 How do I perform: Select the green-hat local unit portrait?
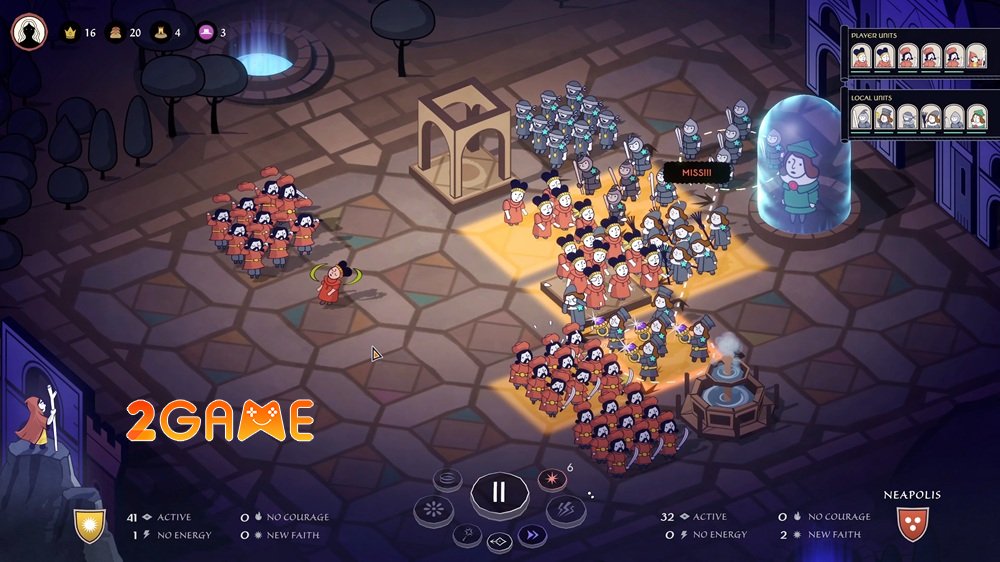click(x=976, y=117)
